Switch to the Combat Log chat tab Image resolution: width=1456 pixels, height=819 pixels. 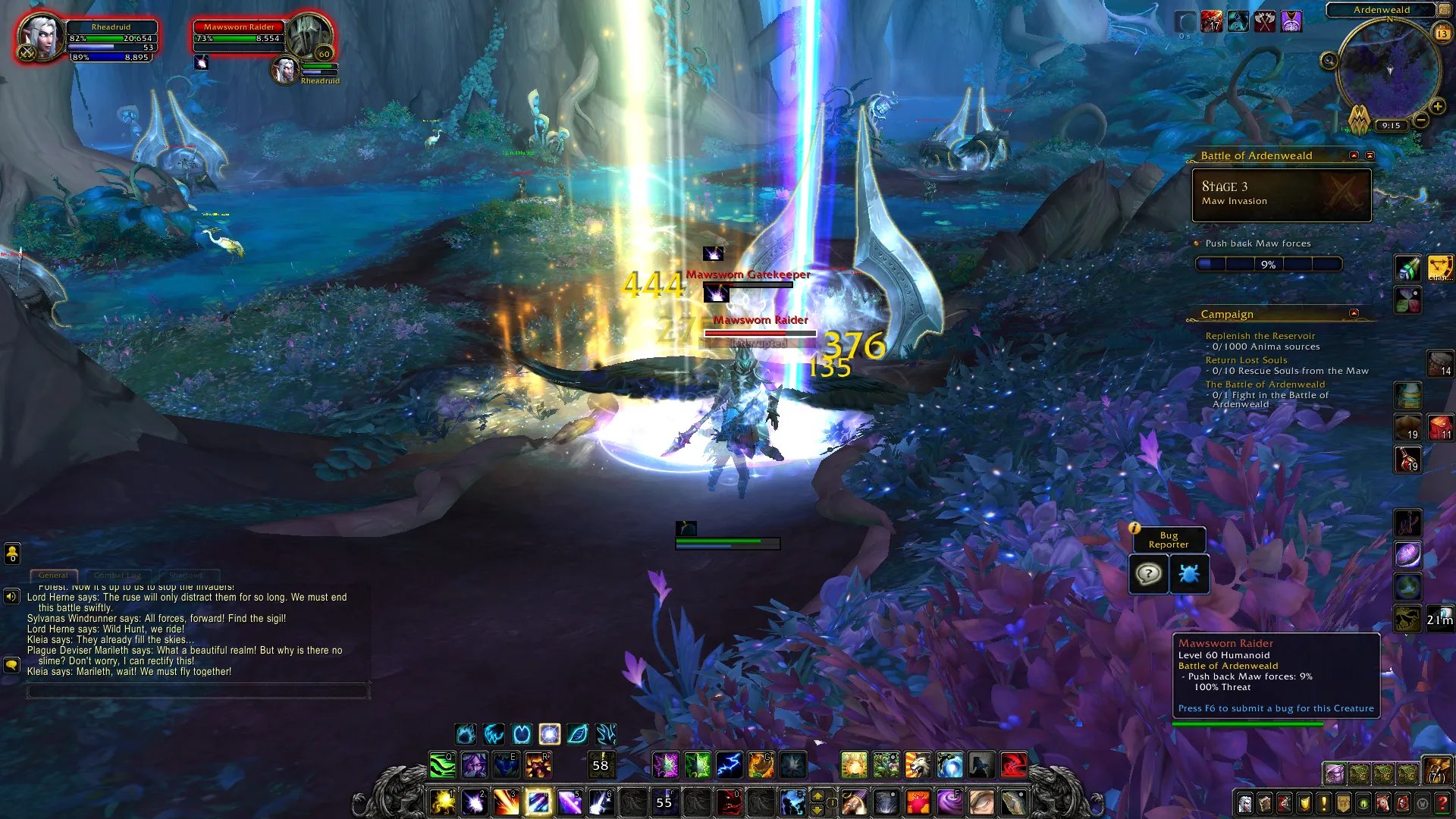118,576
